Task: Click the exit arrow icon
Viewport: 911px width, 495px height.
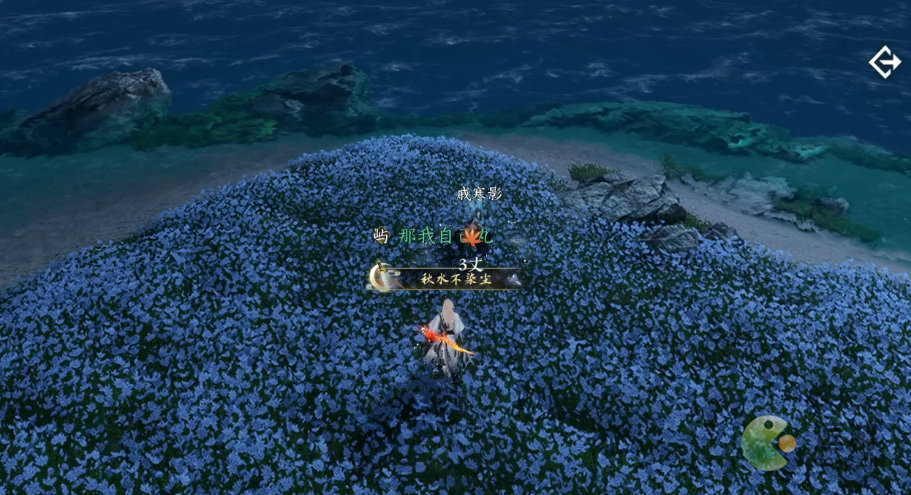Action: click(x=884, y=63)
